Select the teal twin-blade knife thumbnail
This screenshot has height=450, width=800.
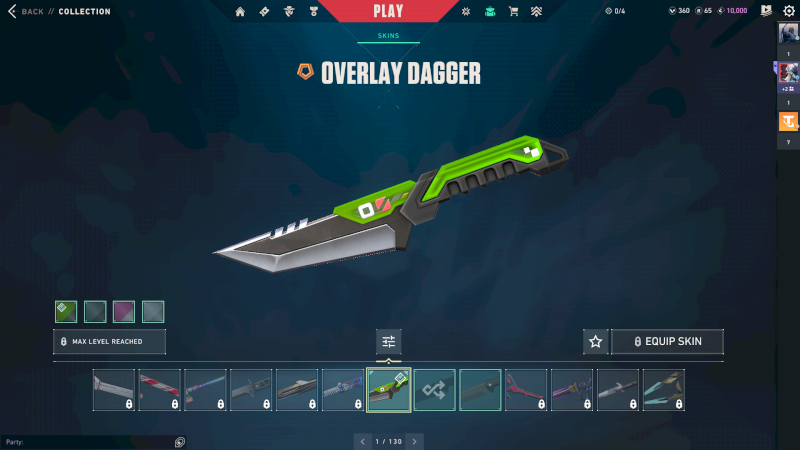[664, 390]
